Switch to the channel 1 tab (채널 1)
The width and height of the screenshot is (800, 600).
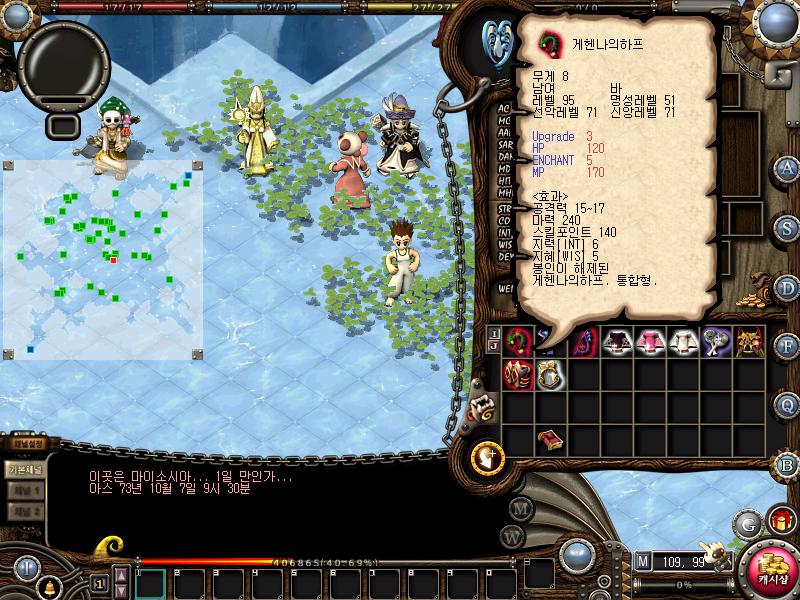click(x=24, y=491)
